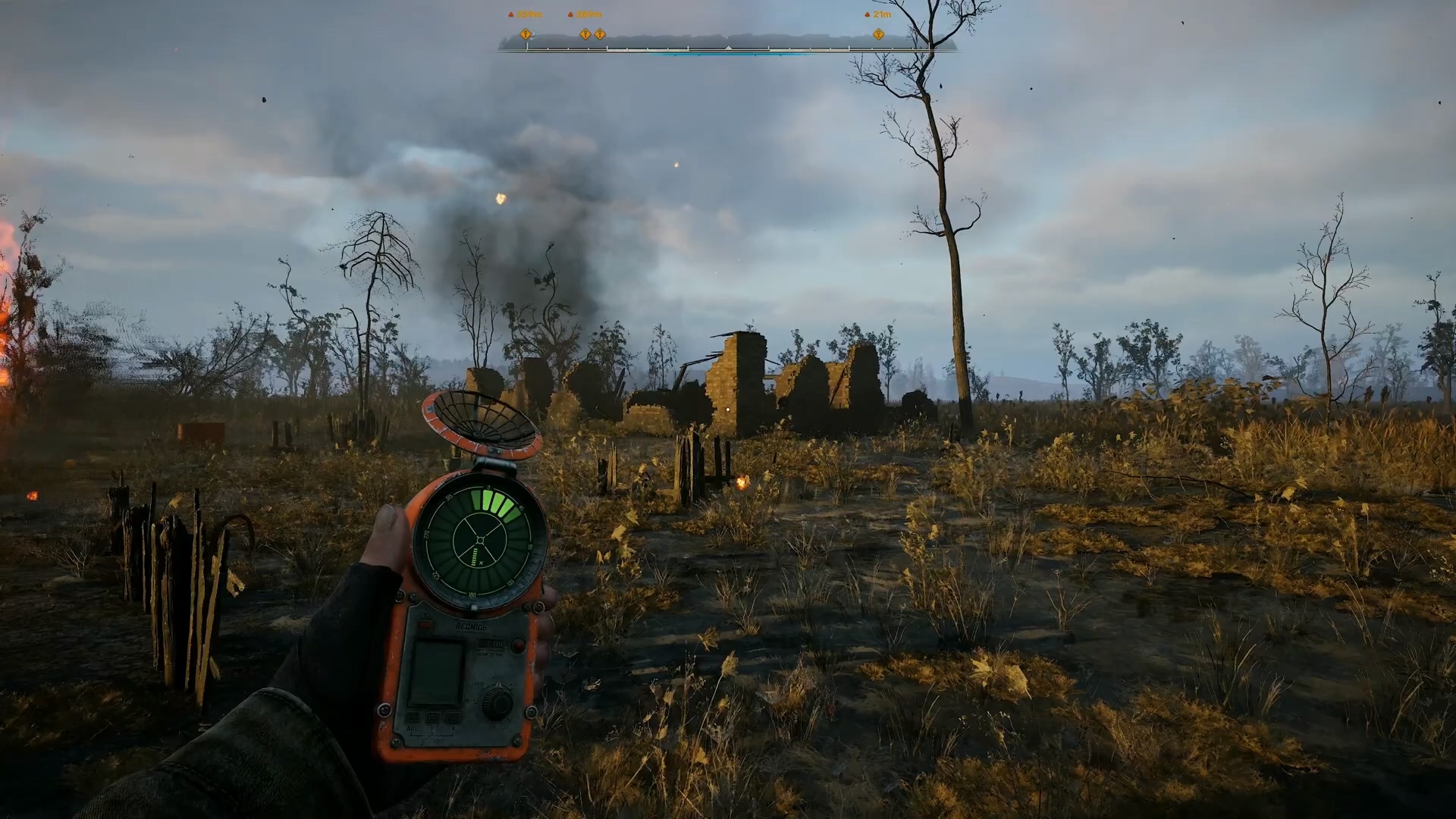The width and height of the screenshot is (1456, 819).
Task: Select the anomaly marker 259m away
Action: click(525, 34)
